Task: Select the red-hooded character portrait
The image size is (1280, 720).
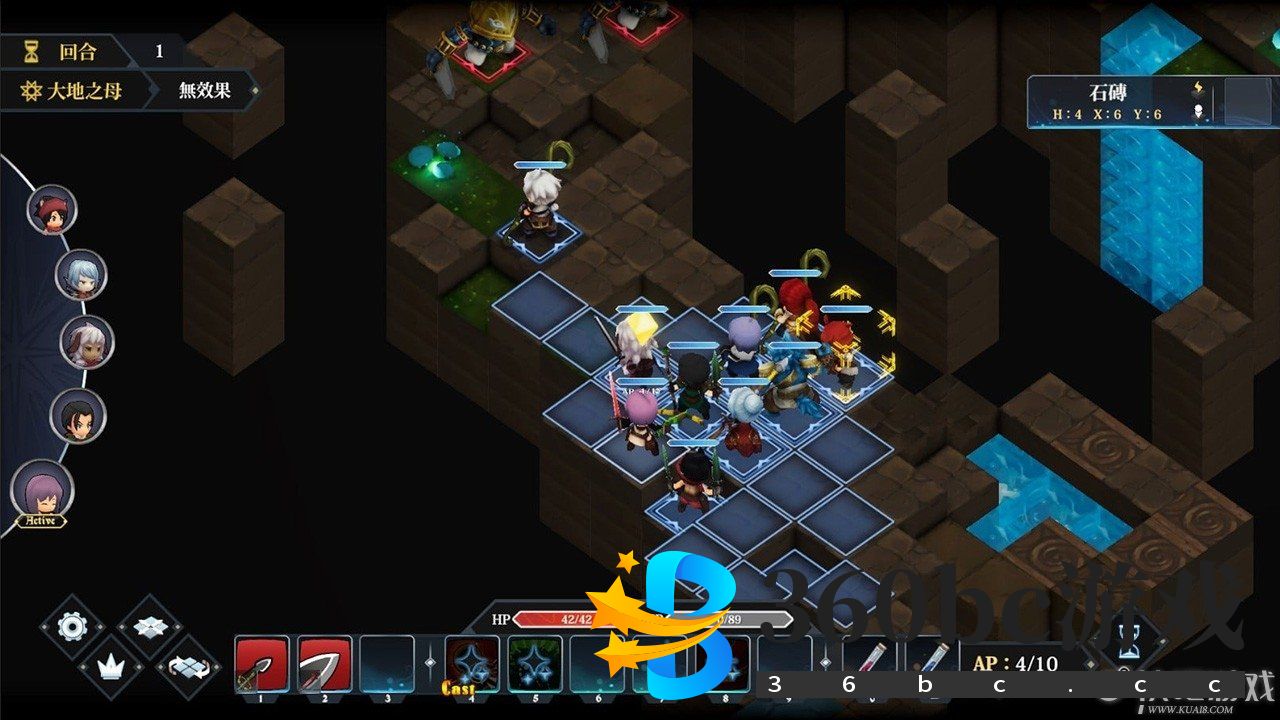Action: coord(51,209)
